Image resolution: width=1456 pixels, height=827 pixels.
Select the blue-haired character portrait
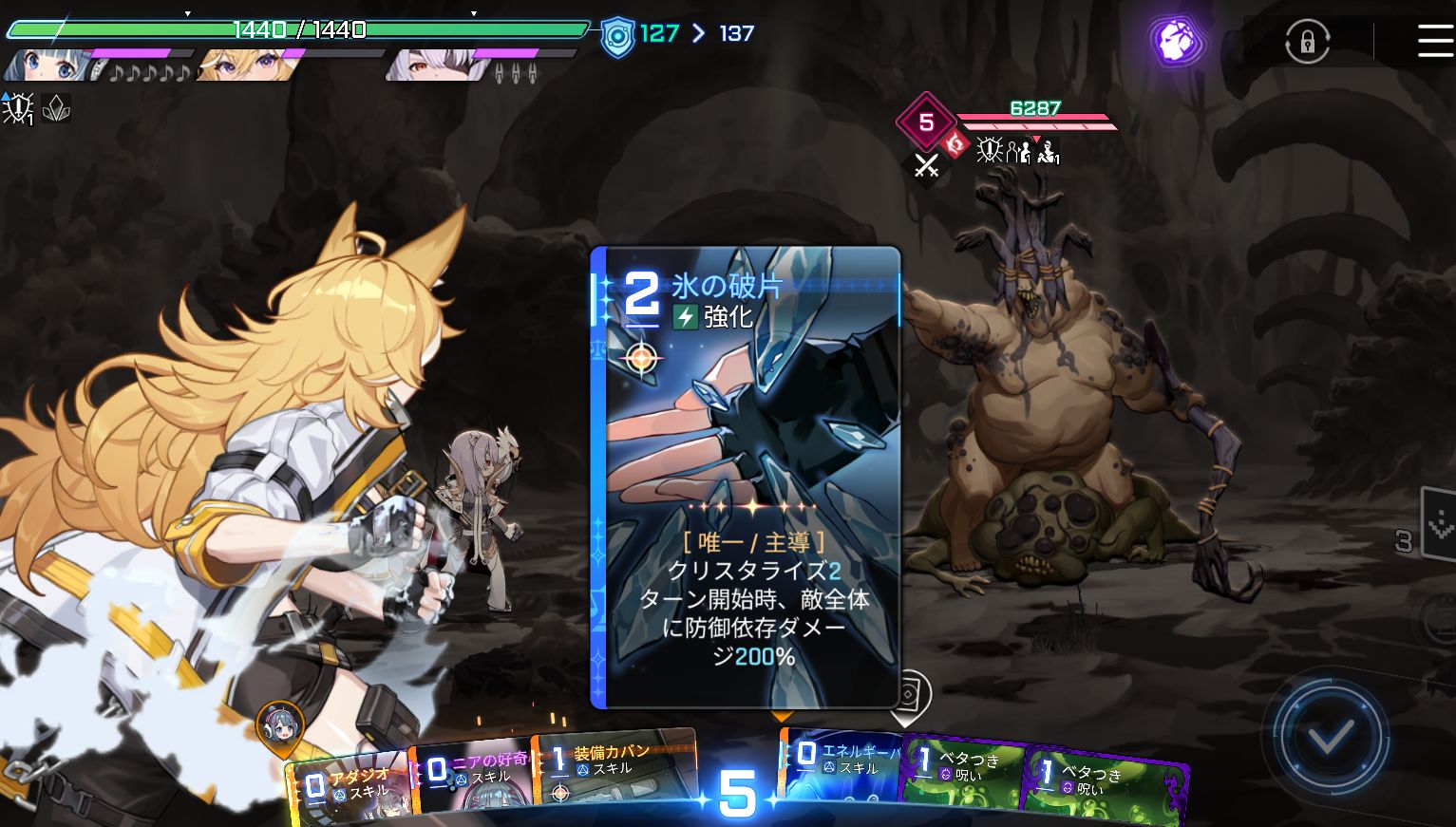(52, 66)
